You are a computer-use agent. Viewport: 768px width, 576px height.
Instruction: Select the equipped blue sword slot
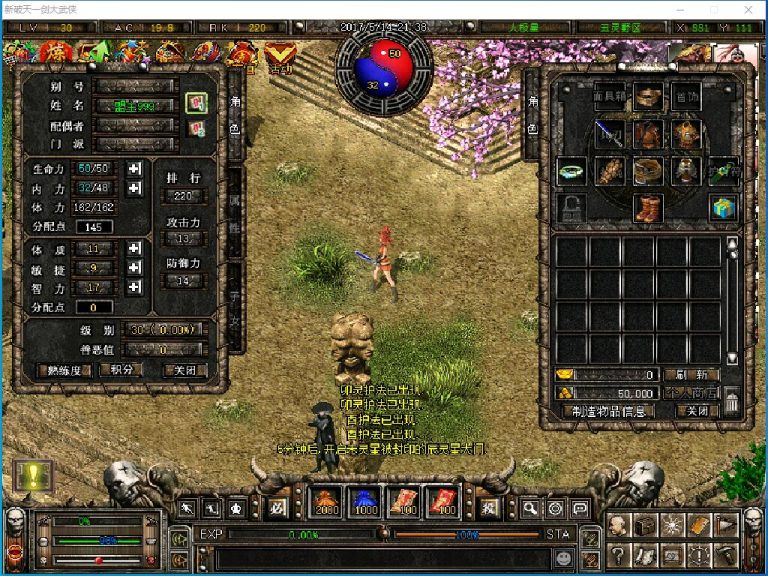point(609,134)
